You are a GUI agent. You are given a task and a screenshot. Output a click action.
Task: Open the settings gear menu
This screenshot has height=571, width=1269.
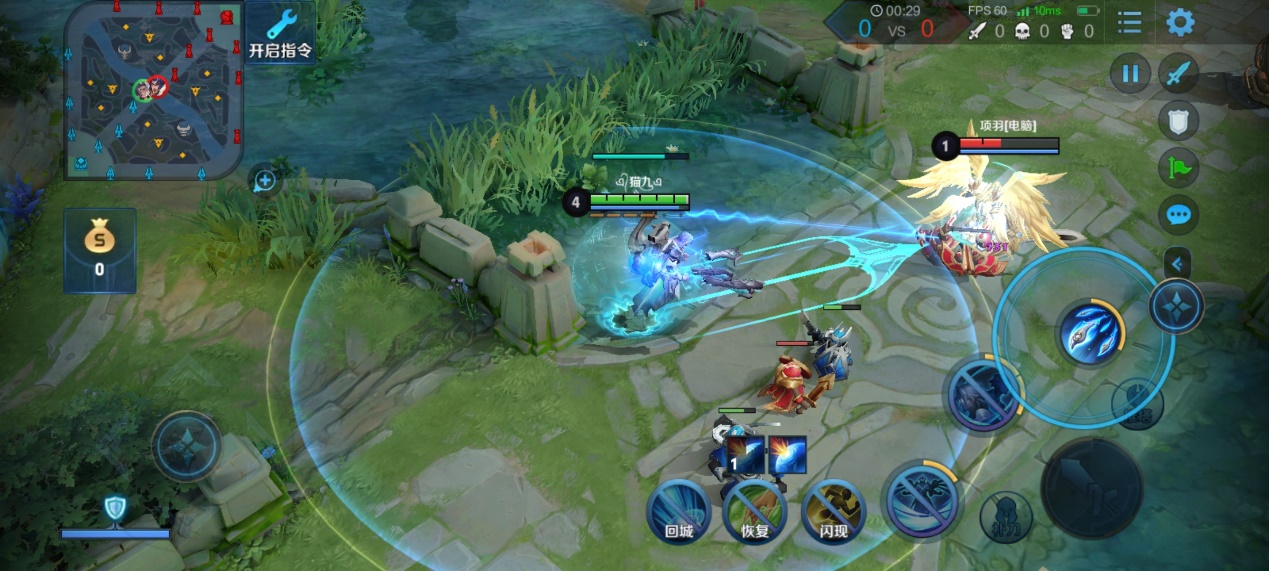point(1180,22)
